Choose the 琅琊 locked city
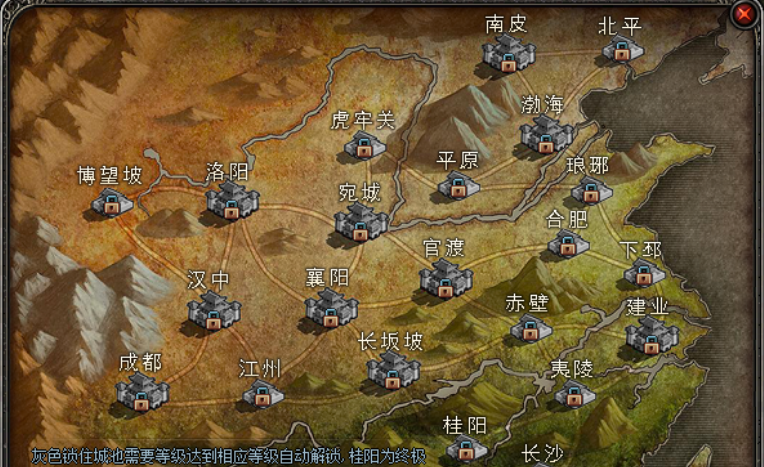Screen dimensions: 764x467 click(x=590, y=190)
